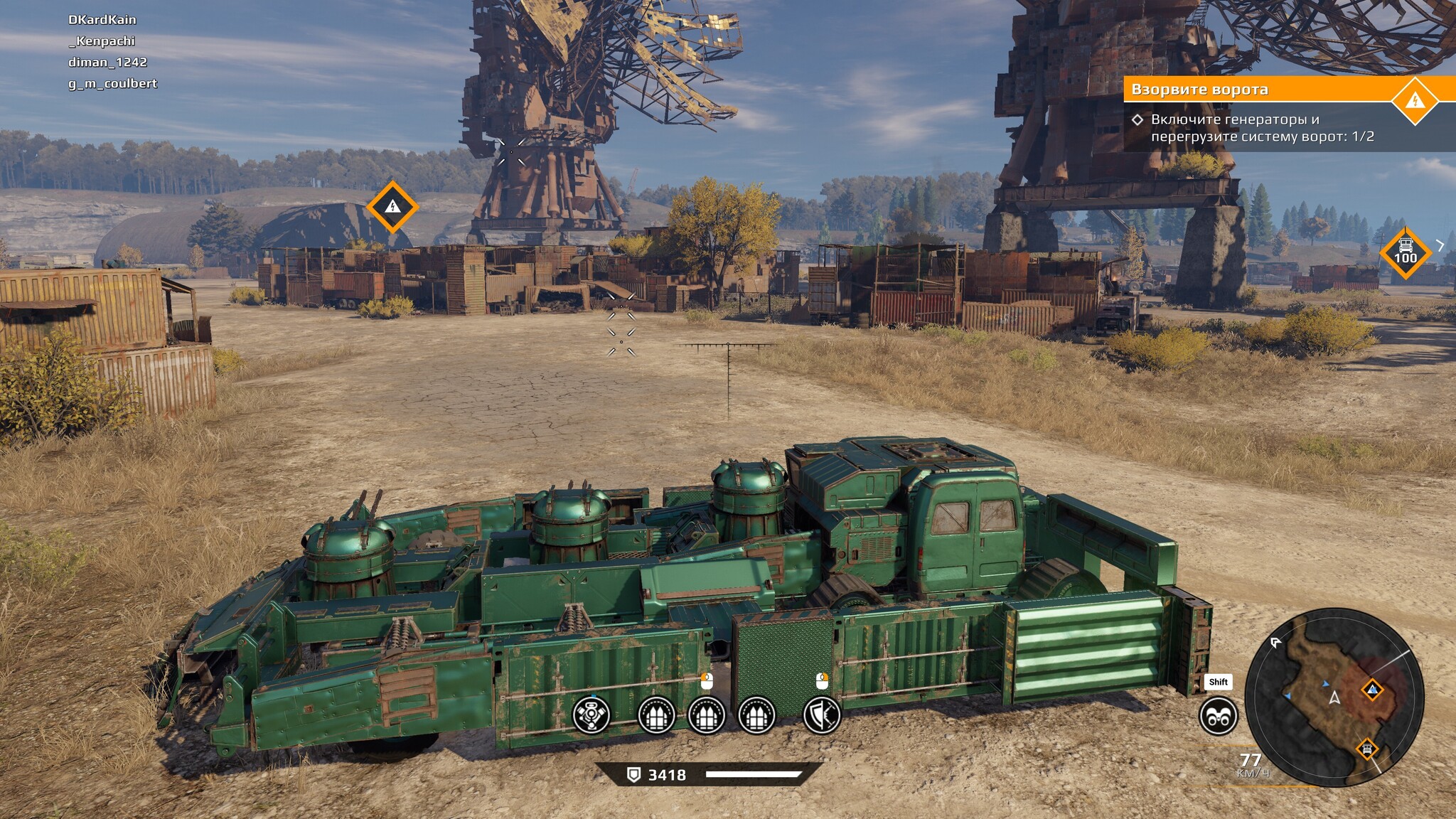Click the binoculars scouting icon
1456x819 pixels.
pyautogui.click(x=1218, y=716)
